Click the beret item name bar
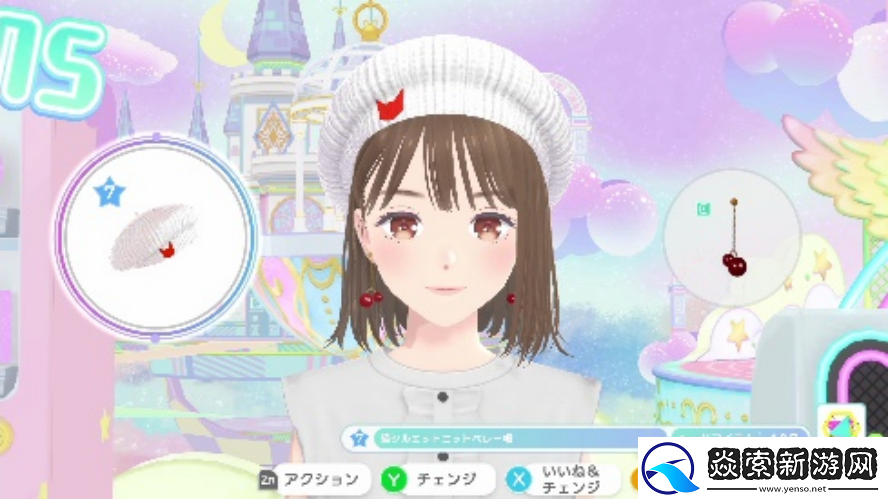The height and width of the screenshot is (500, 888). coord(505,439)
